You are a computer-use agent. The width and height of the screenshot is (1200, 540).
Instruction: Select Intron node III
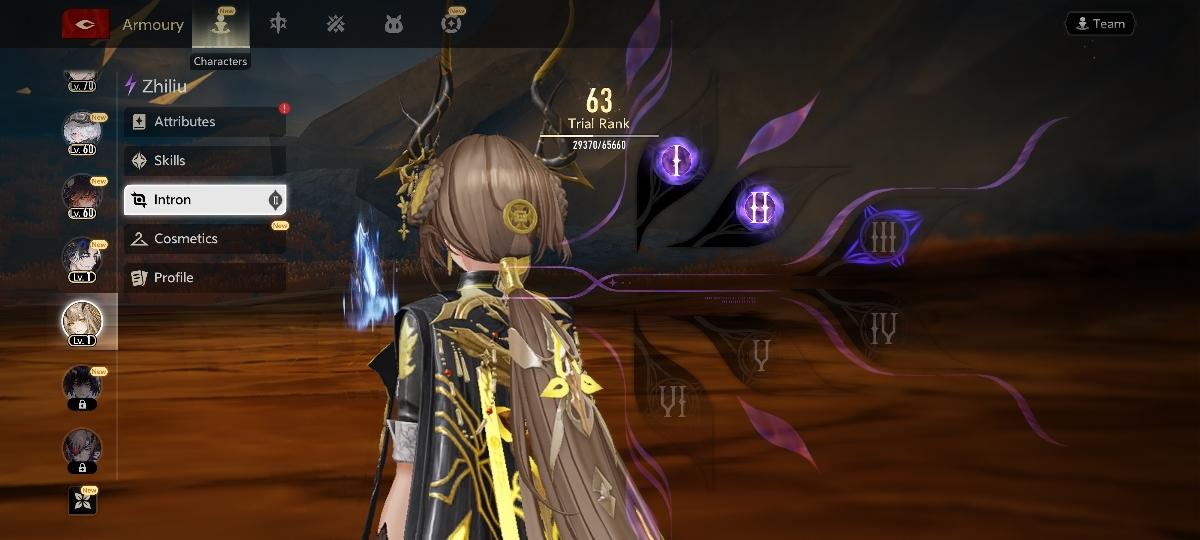[882, 238]
